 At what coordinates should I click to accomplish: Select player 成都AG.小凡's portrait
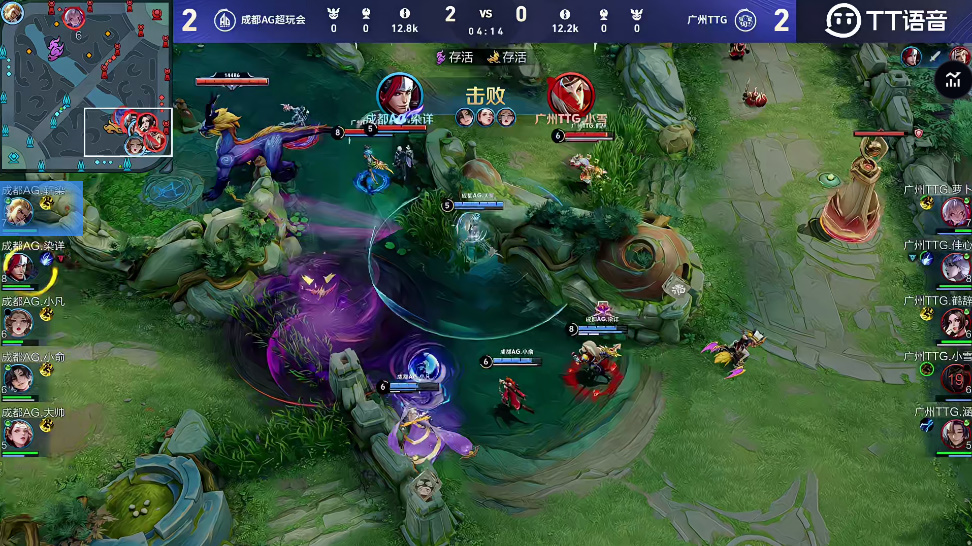pos(19,323)
